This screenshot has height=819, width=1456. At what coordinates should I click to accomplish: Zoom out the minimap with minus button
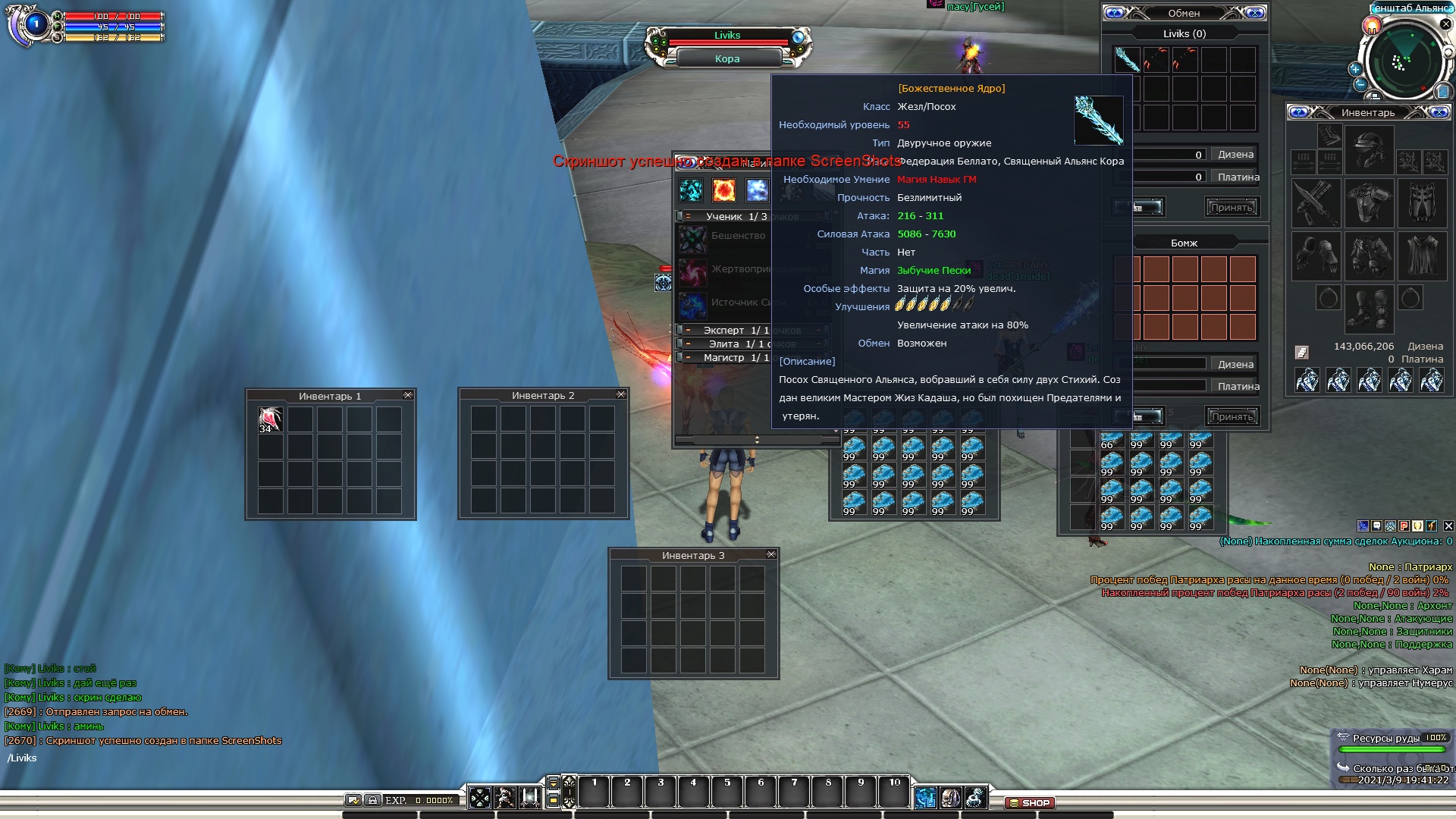pos(1360,85)
